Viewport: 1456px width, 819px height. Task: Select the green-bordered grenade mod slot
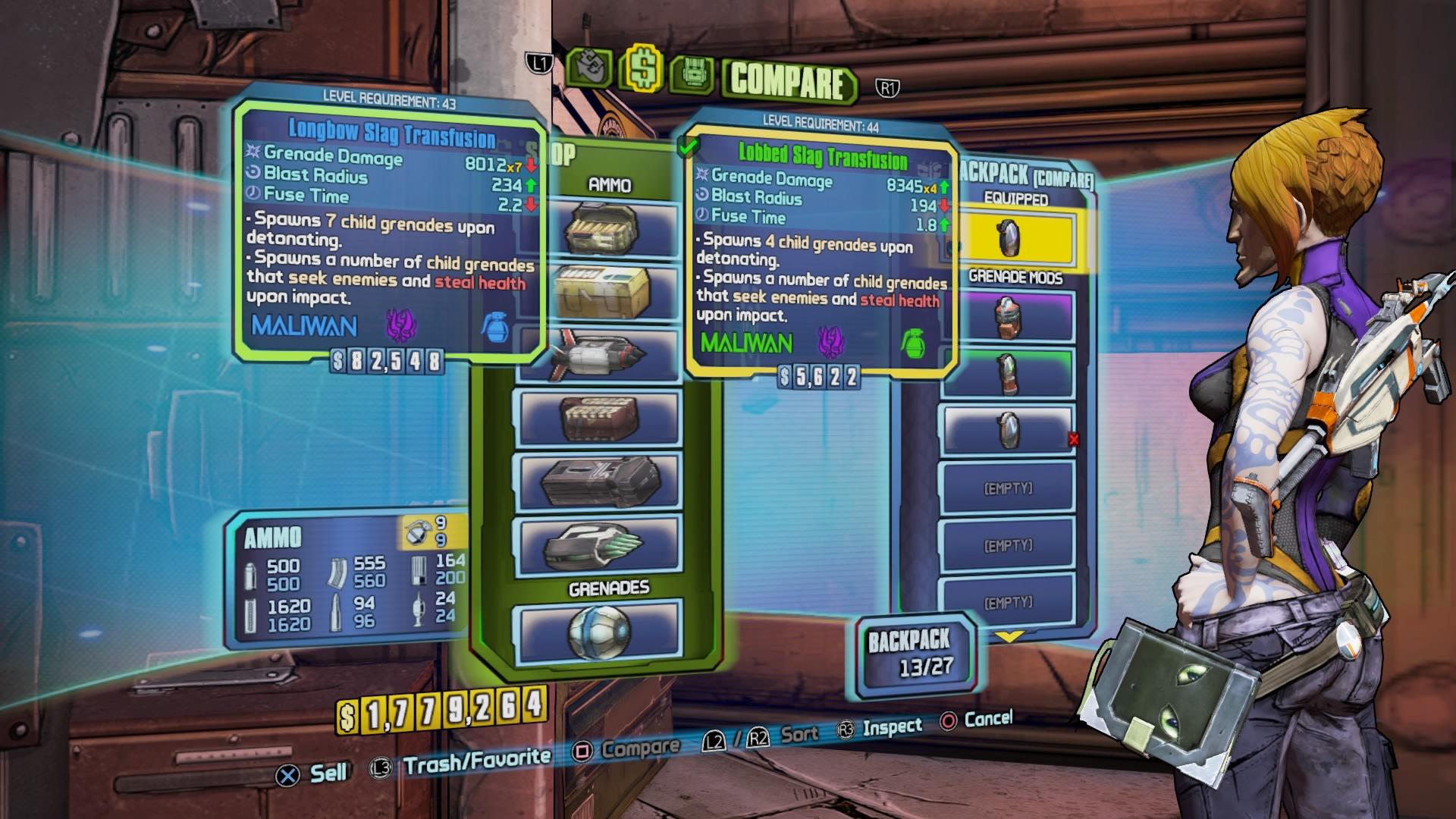[x=1007, y=373]
